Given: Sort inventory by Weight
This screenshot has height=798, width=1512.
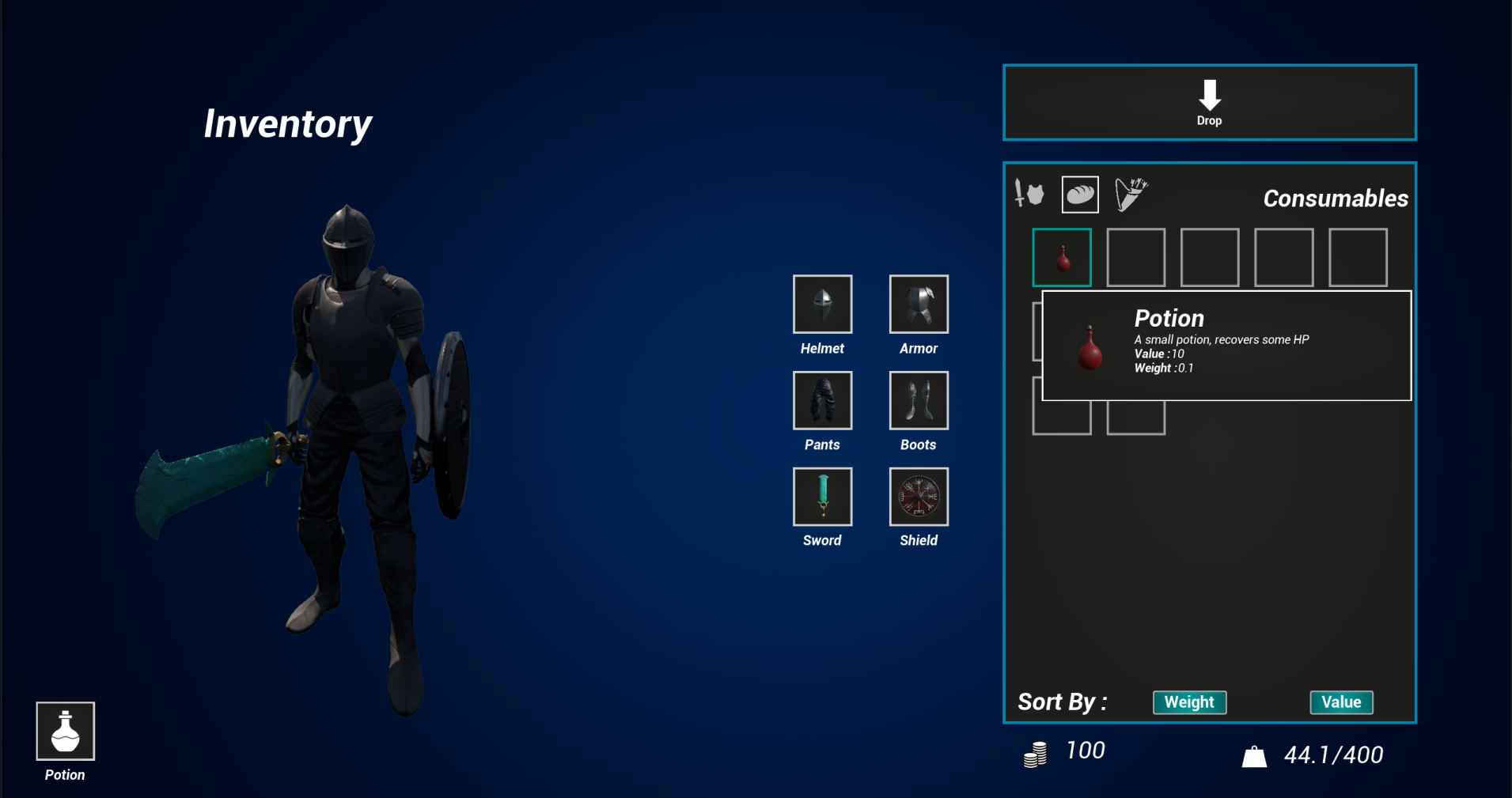Looking at the screenshot, I should (x=1189, y=702).
